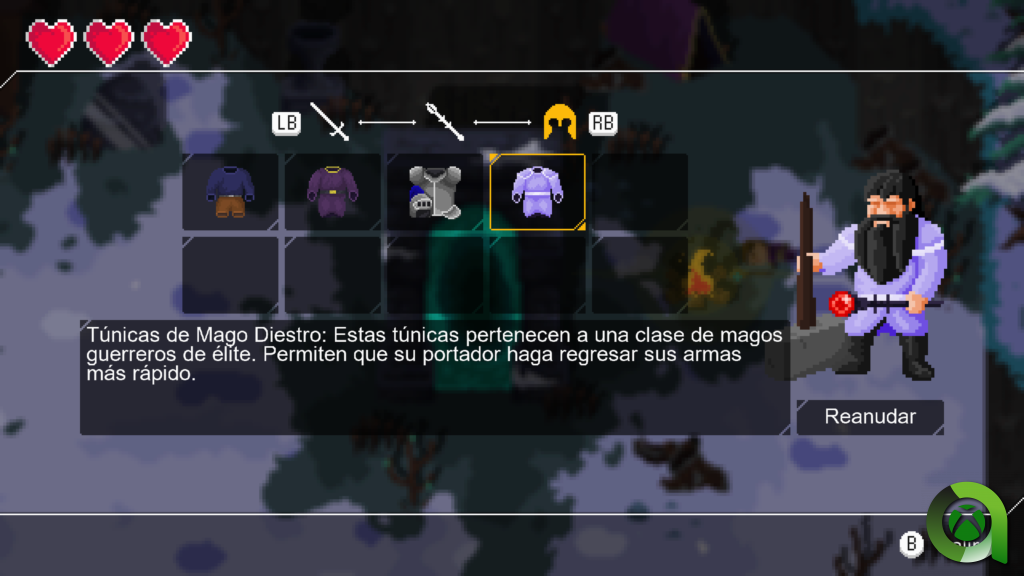
Task: Select the golden helmet armor tab
Action: 560,122
